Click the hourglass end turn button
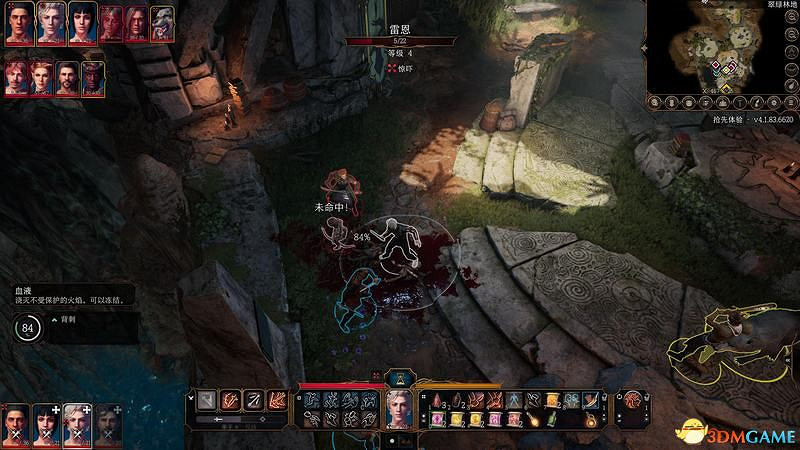Image resolution: width=800 pixels, height=450 pixels. (x=400, y=378)
